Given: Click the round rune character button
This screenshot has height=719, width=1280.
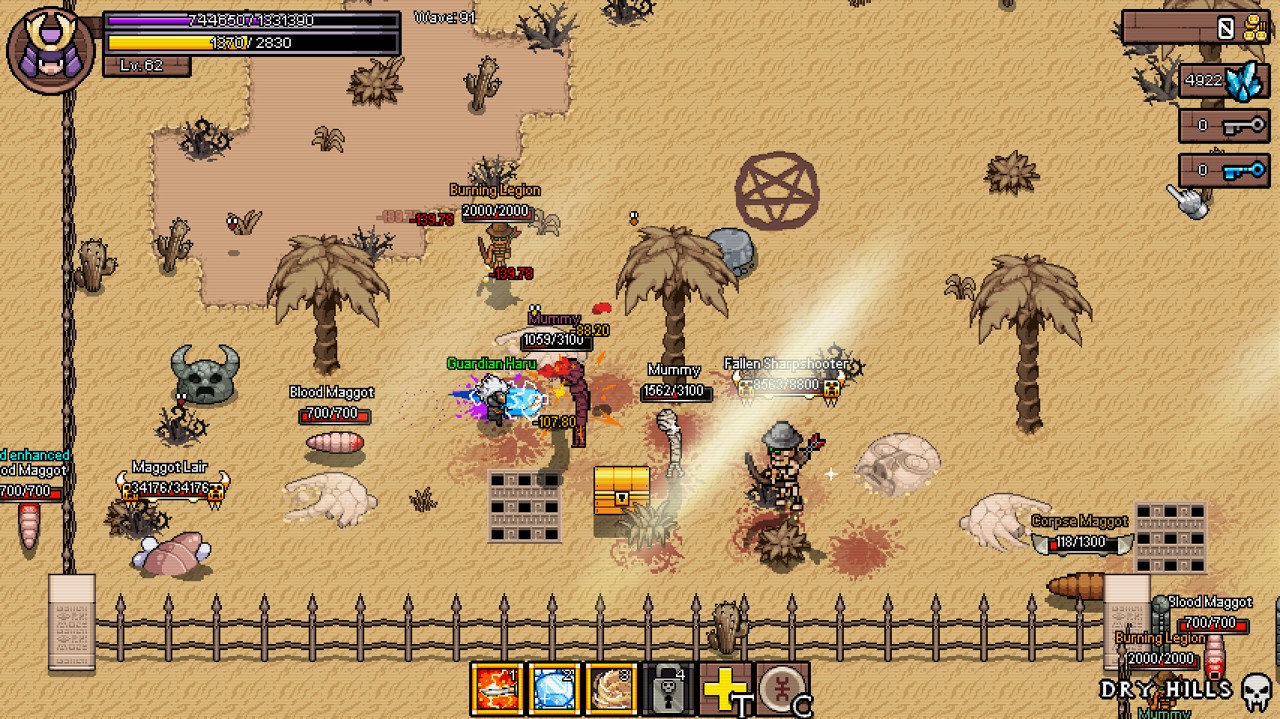Looking at the screenshot, I should pyautogui.click(x=782, y=688).
